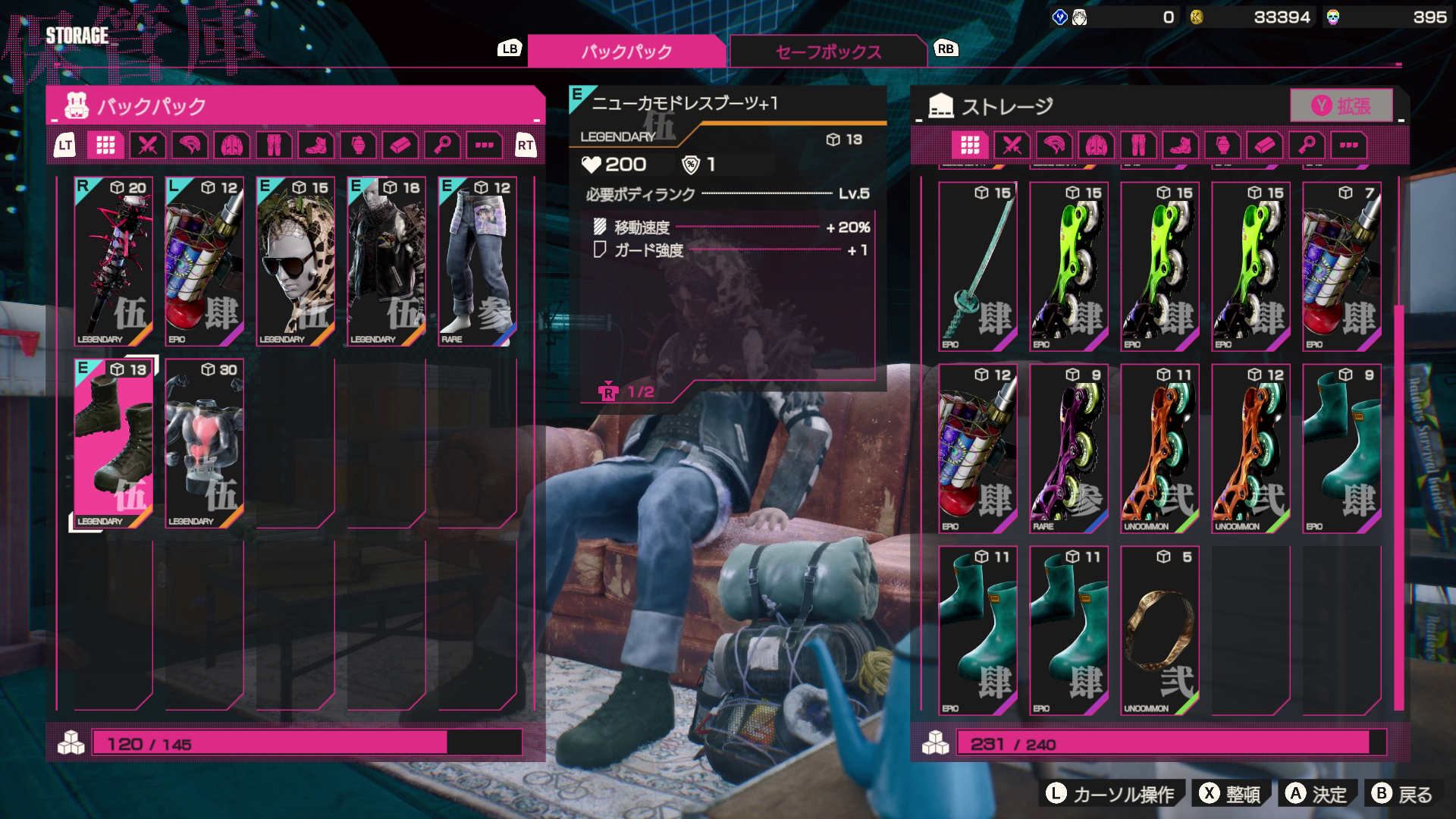Expand storage with the 拡張 button
Screen dimensions: 1456x819
point(1341,105)
